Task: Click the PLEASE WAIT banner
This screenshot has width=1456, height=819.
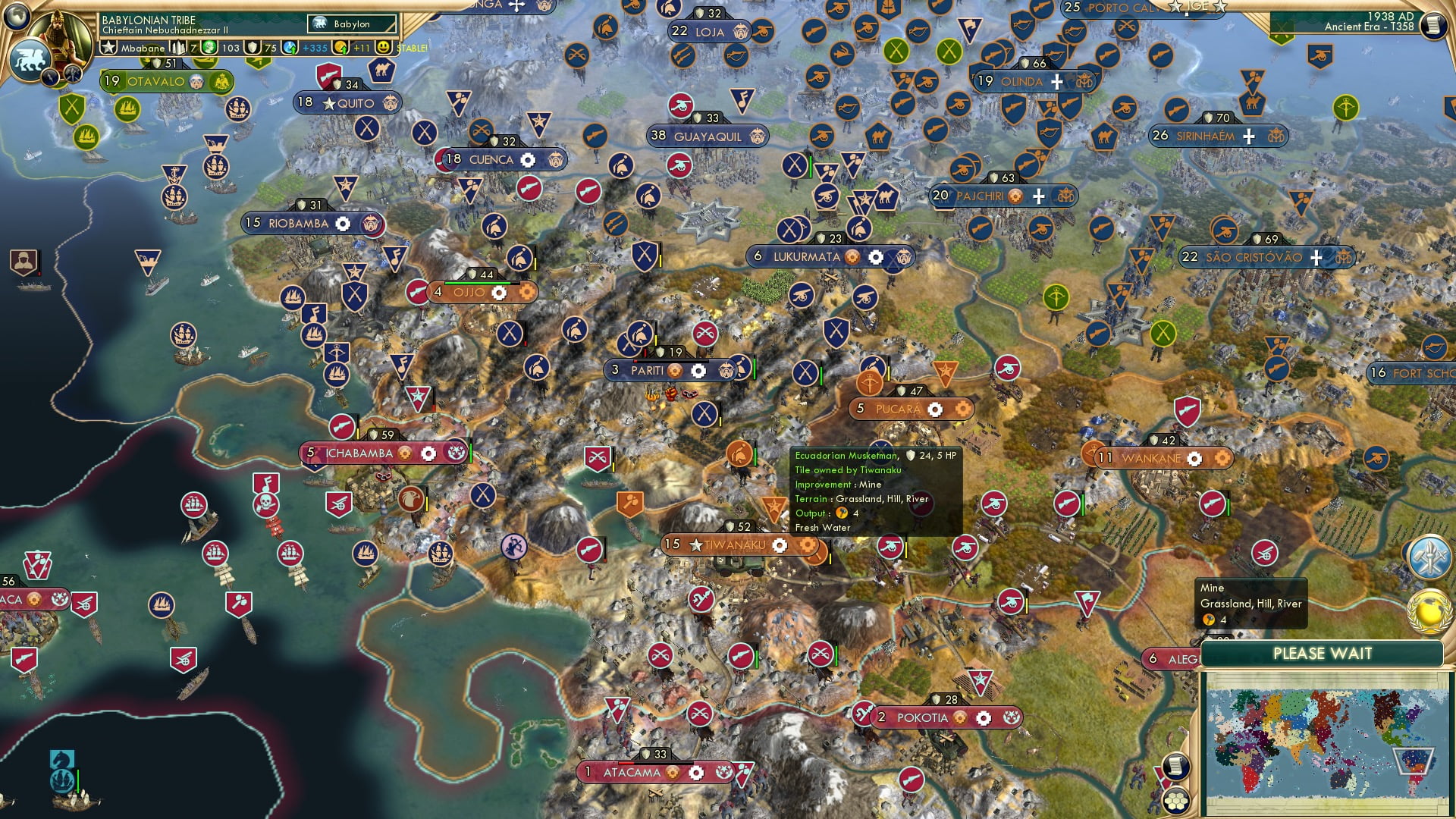Action: [1323, 652]
